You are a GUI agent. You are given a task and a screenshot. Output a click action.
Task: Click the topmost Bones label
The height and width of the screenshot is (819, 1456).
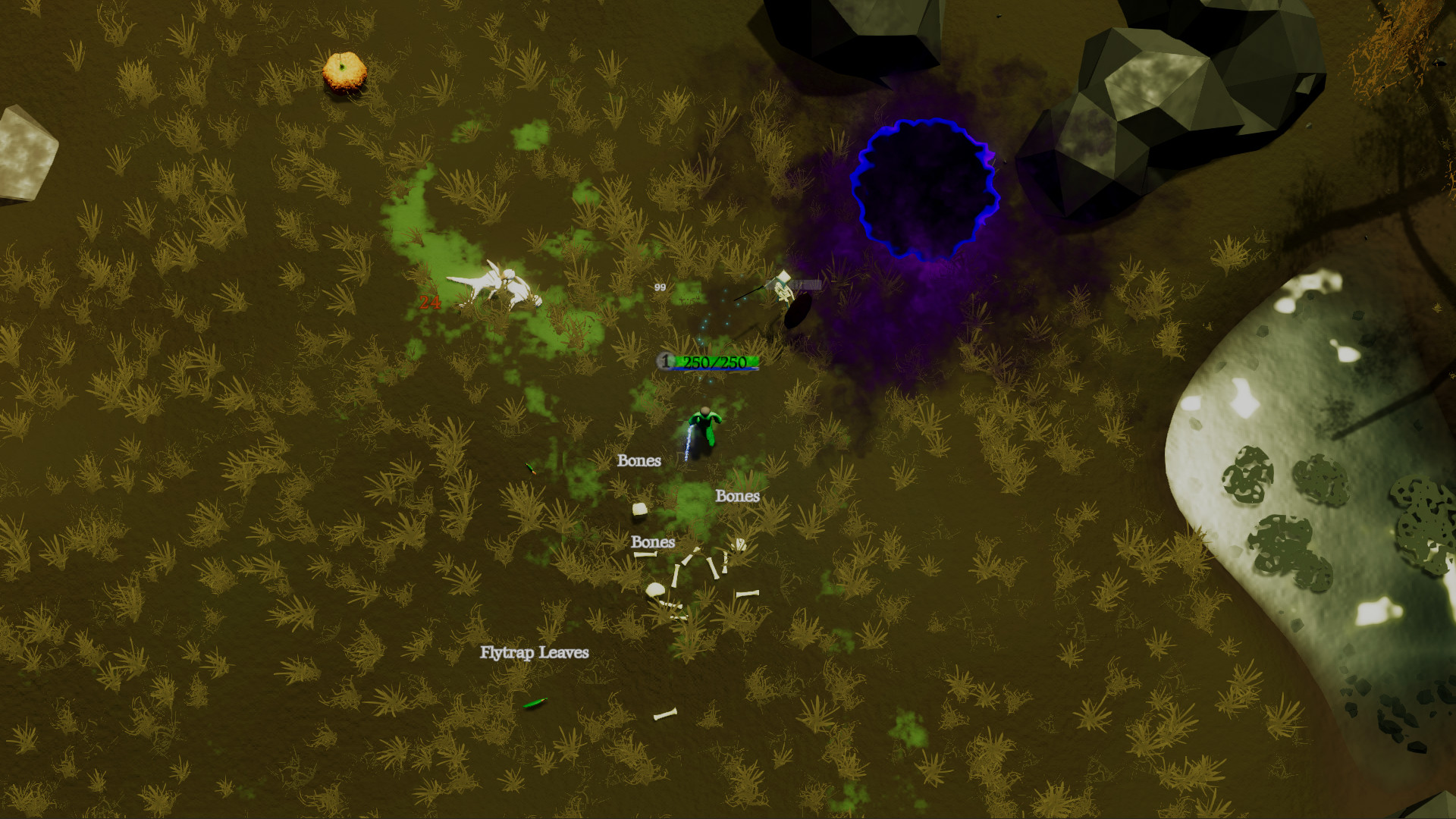pyautogui.click(x=639, y=460)
